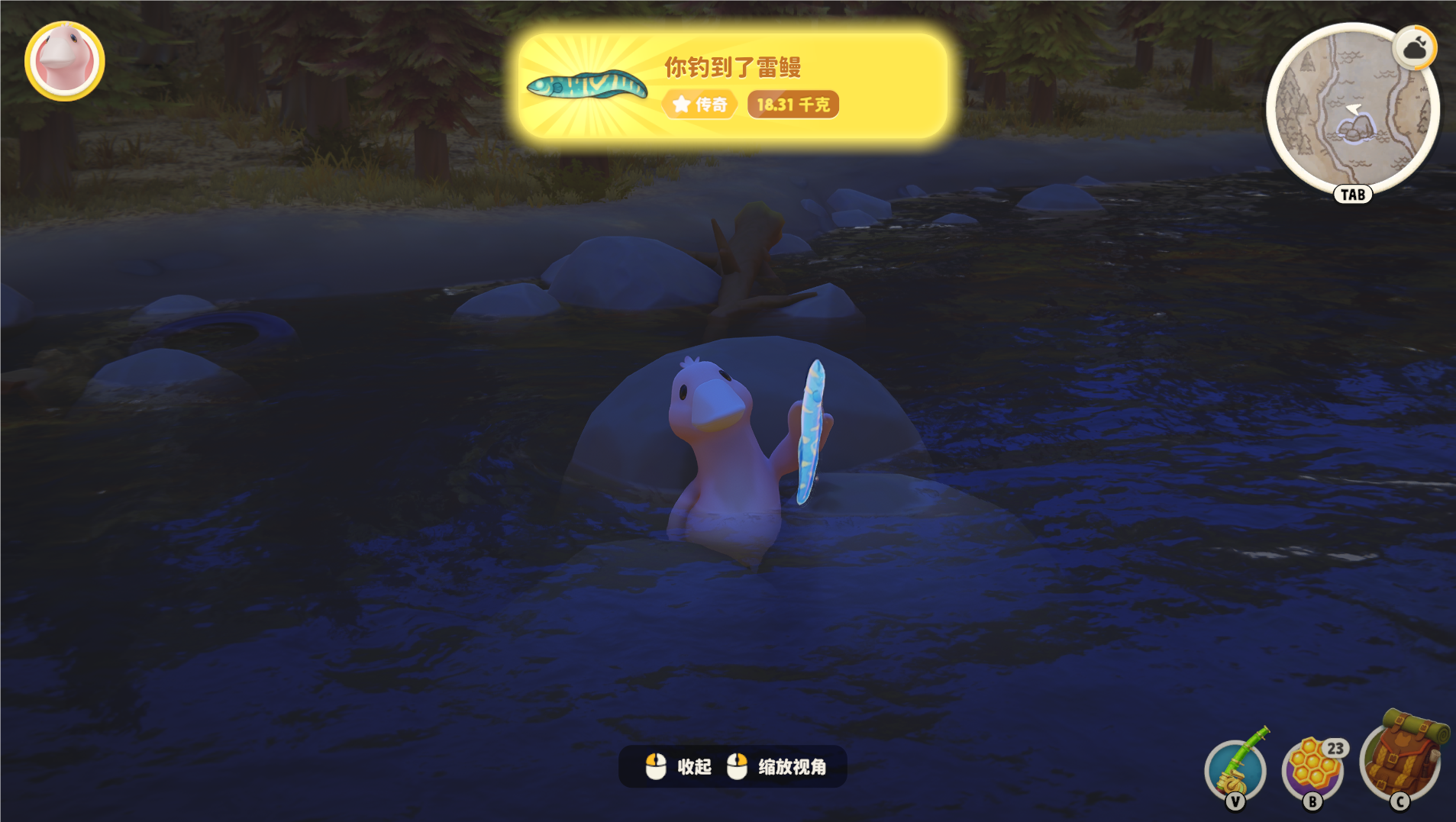The width and height of the screenshot is (1456, 822).
Task: Open the circular minimap
Action: (x=1351, y=111)
